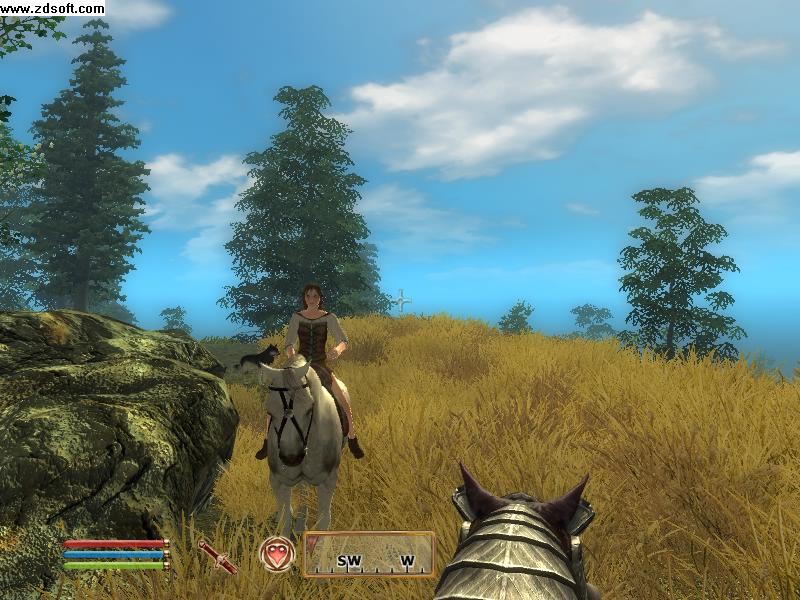This screenshot has height=600, width=800.
Task: Open the www.zdsoft.com watermark link
Action: 52,8
